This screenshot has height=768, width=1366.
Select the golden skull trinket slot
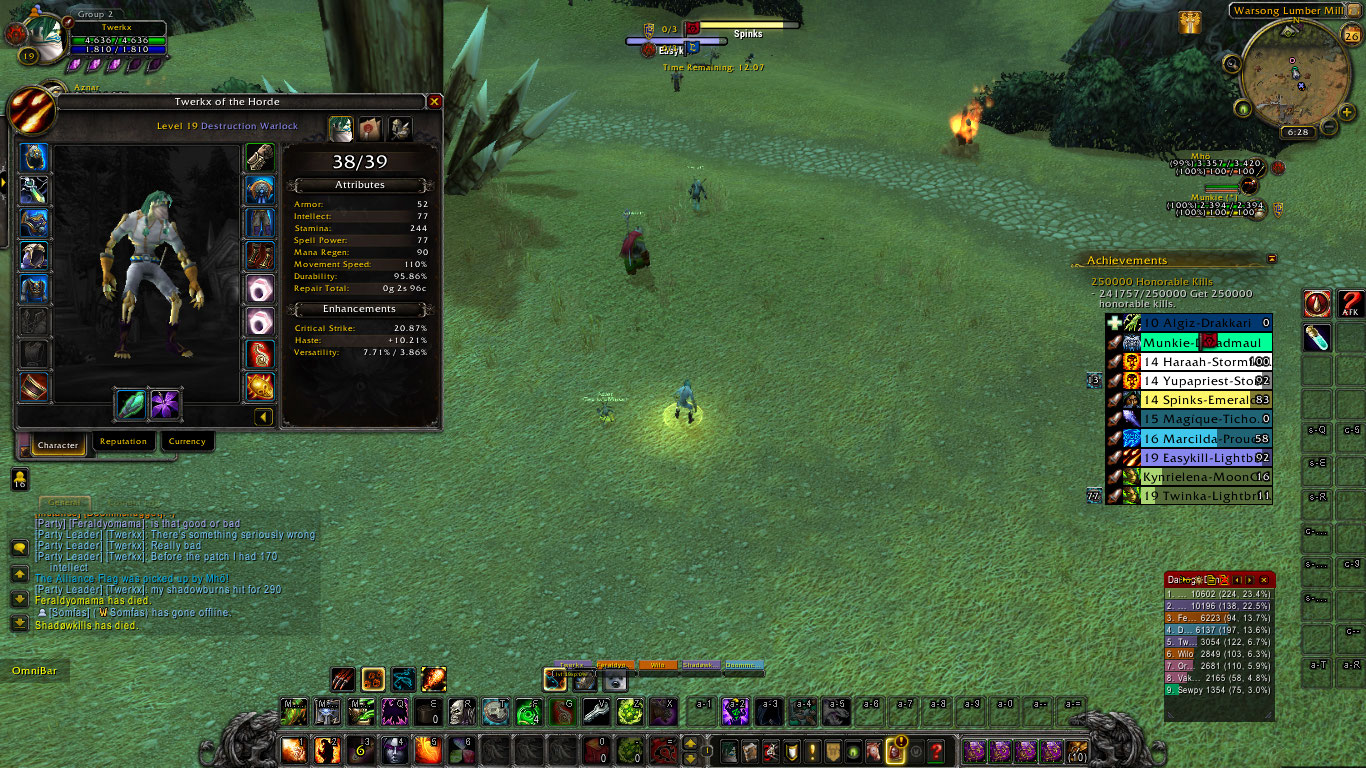tap(260, 386)
